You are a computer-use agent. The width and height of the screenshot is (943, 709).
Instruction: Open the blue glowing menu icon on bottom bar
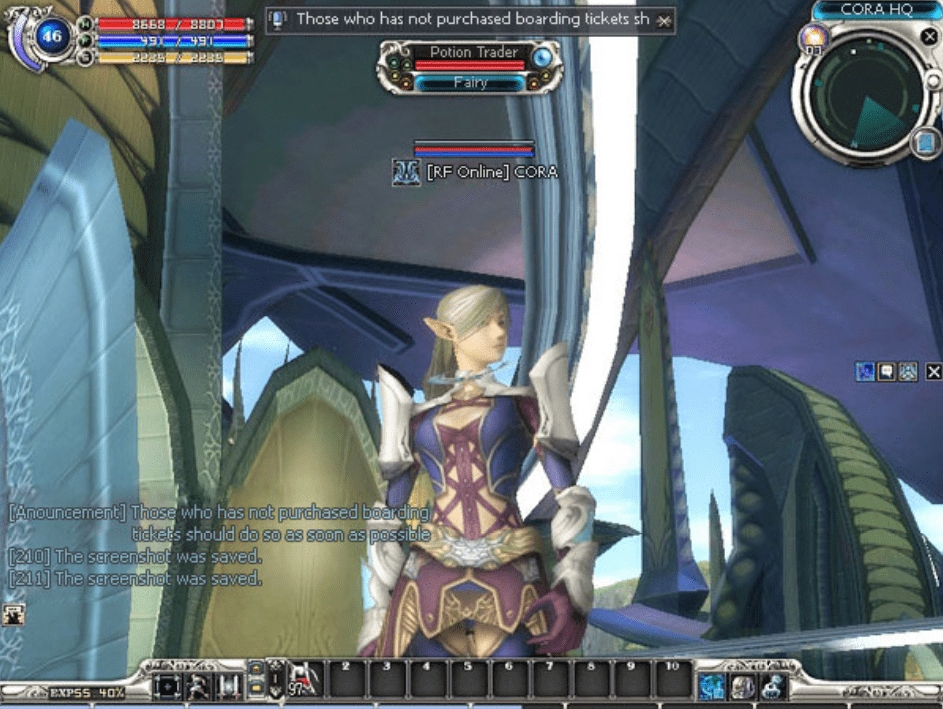[x=711, y=686]
